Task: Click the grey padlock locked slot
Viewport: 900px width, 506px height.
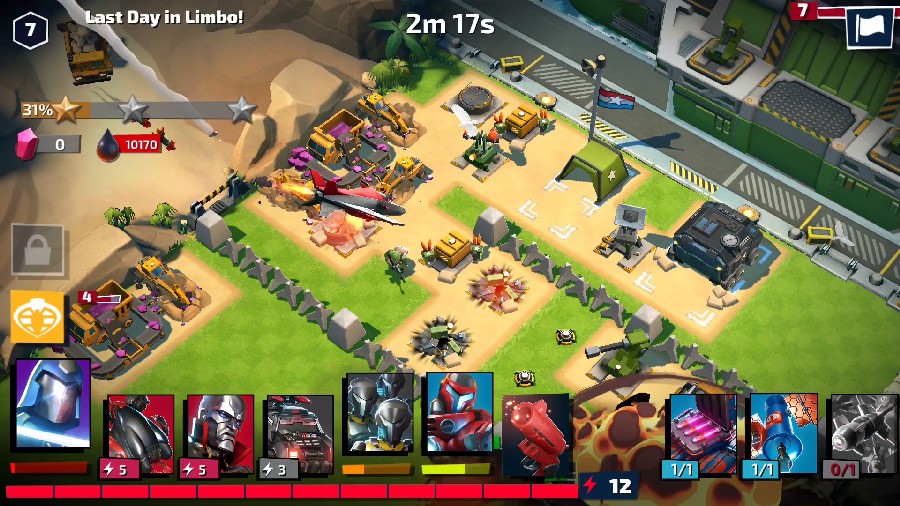Action: [37, 250]
